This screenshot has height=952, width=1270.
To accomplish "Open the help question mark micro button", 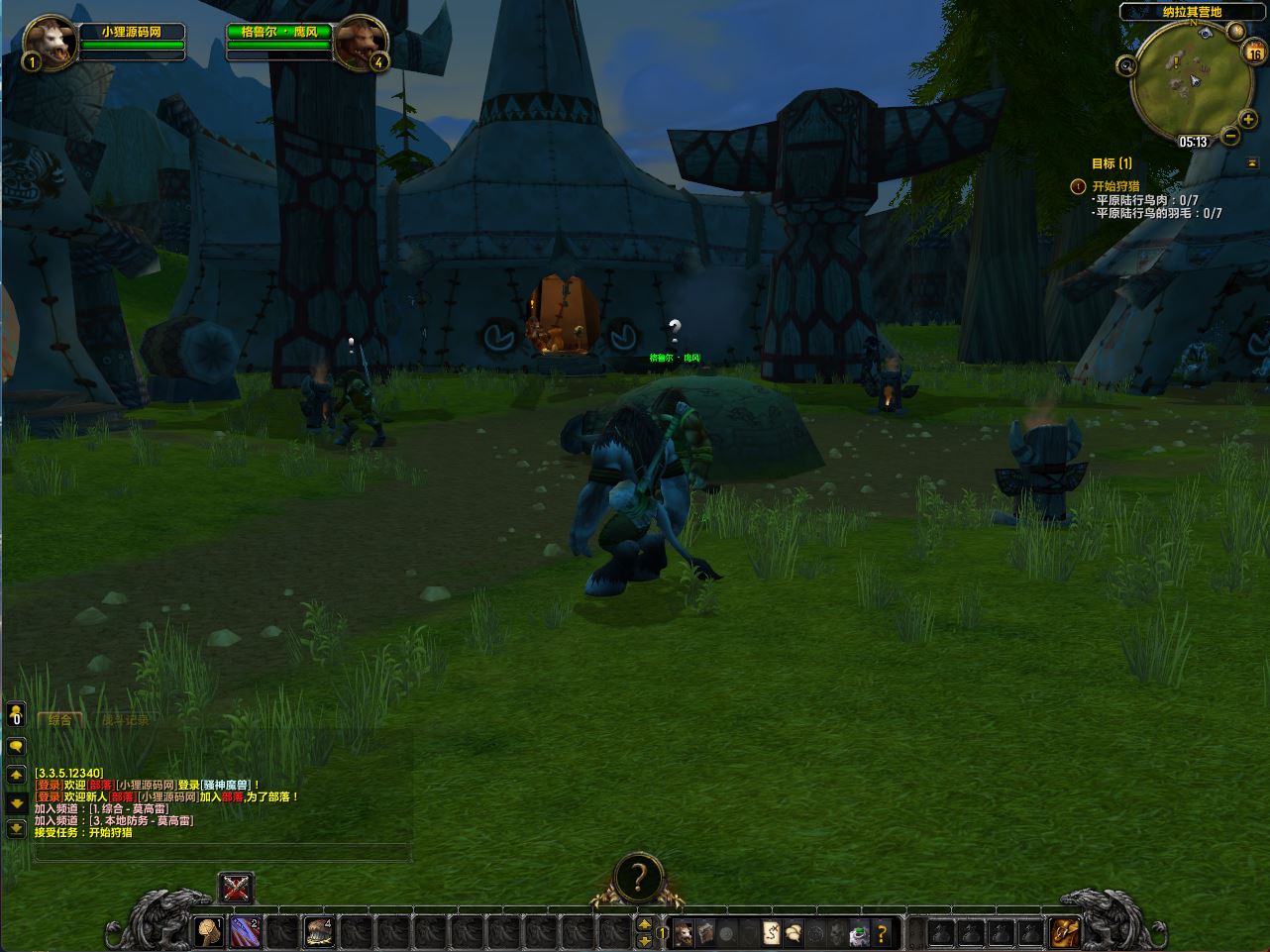I will pyautogui.click(x=881, y=932).
